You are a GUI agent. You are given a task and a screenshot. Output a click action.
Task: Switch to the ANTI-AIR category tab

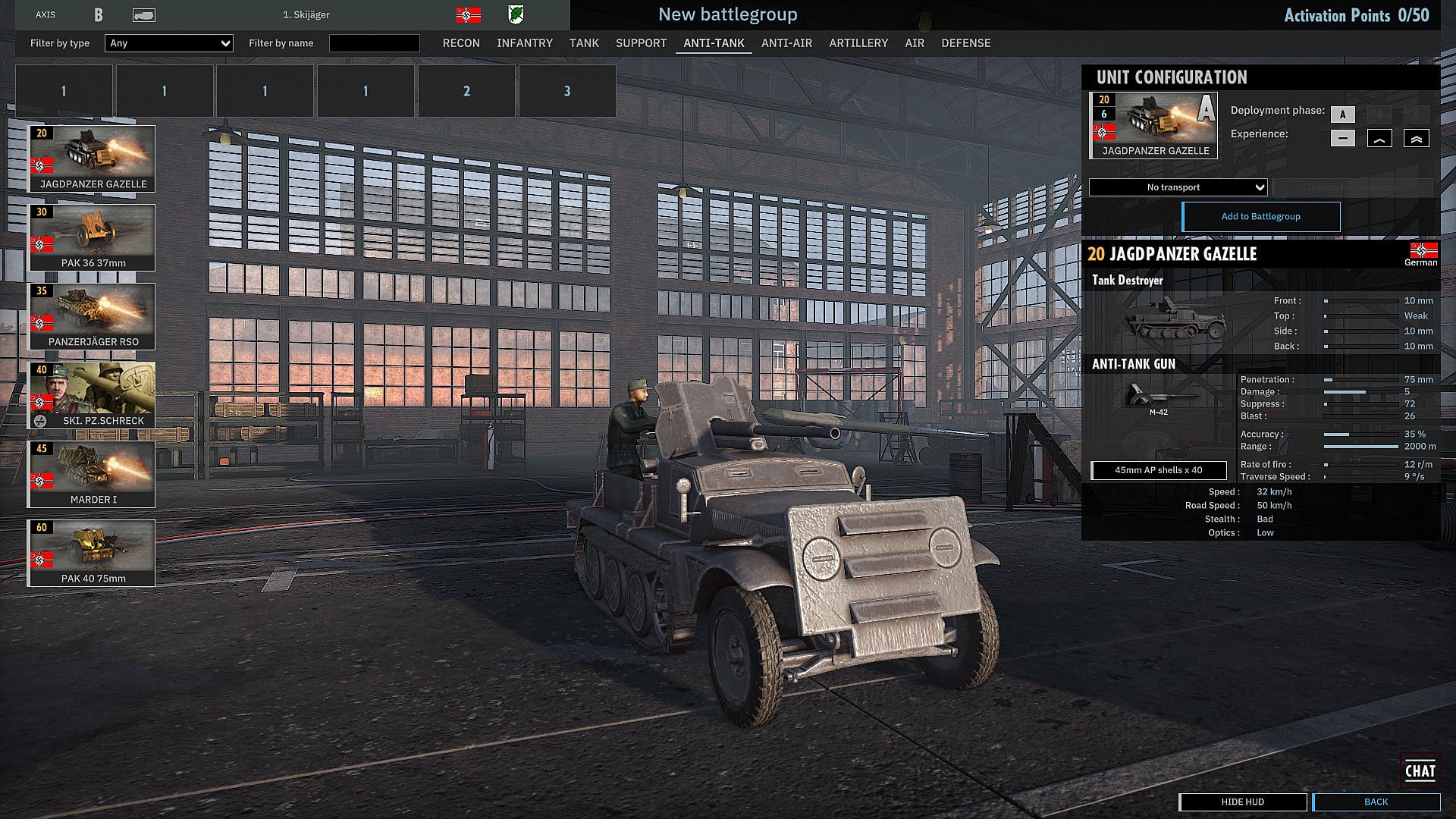[786, 43]
